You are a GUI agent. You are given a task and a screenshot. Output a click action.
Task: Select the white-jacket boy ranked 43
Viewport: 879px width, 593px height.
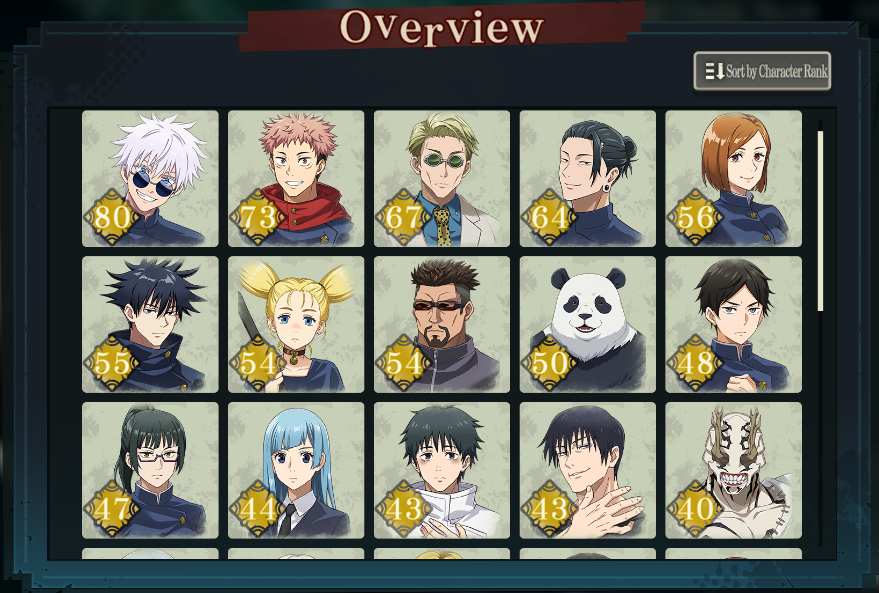tap(442, 470)
